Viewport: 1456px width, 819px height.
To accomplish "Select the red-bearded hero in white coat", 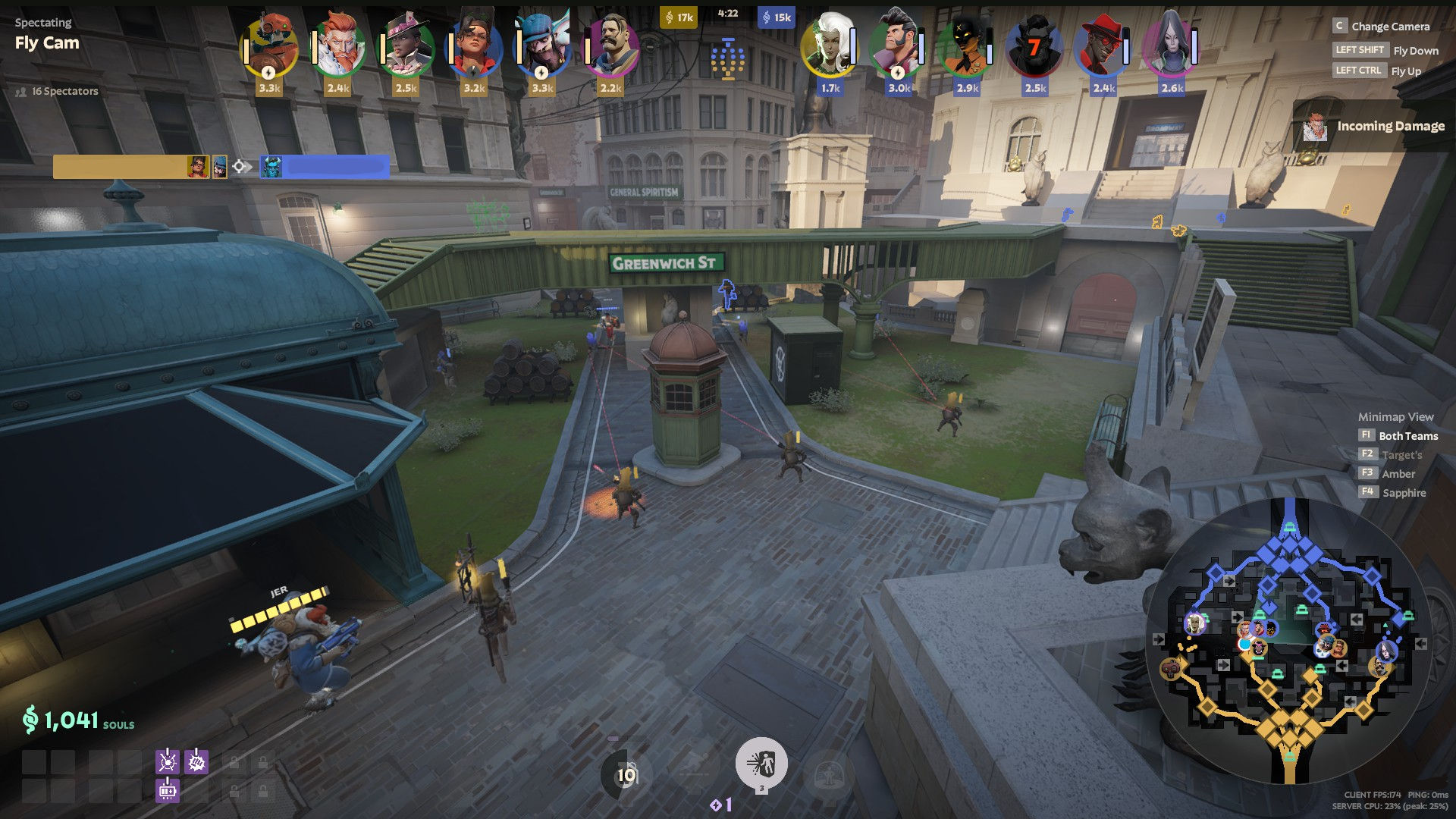I will coord(337,48).
